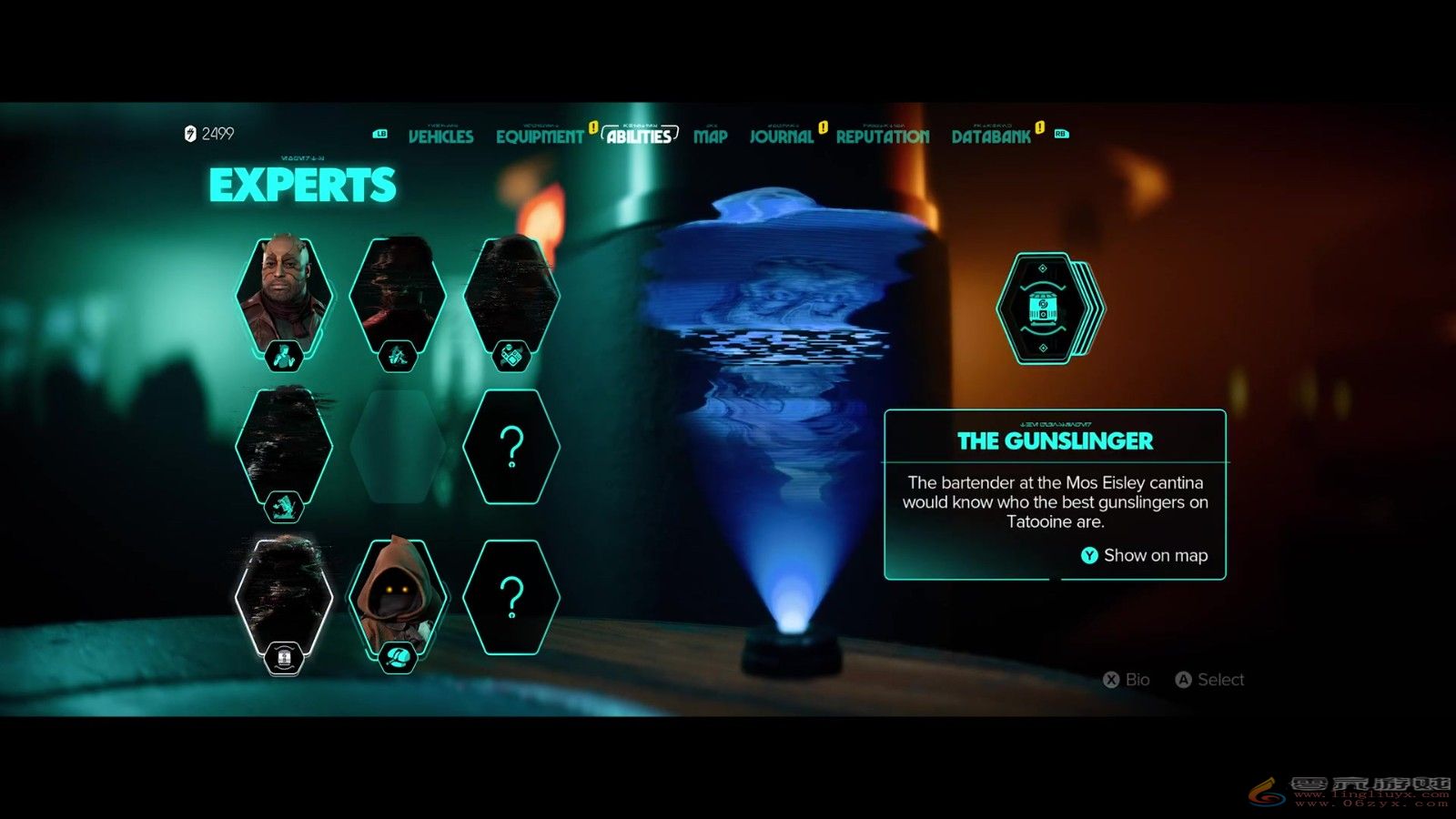The width and height of the screenshot is (1456, 819).
Task: Select the horned red-faced expert portrait
Action: point(284,296)
